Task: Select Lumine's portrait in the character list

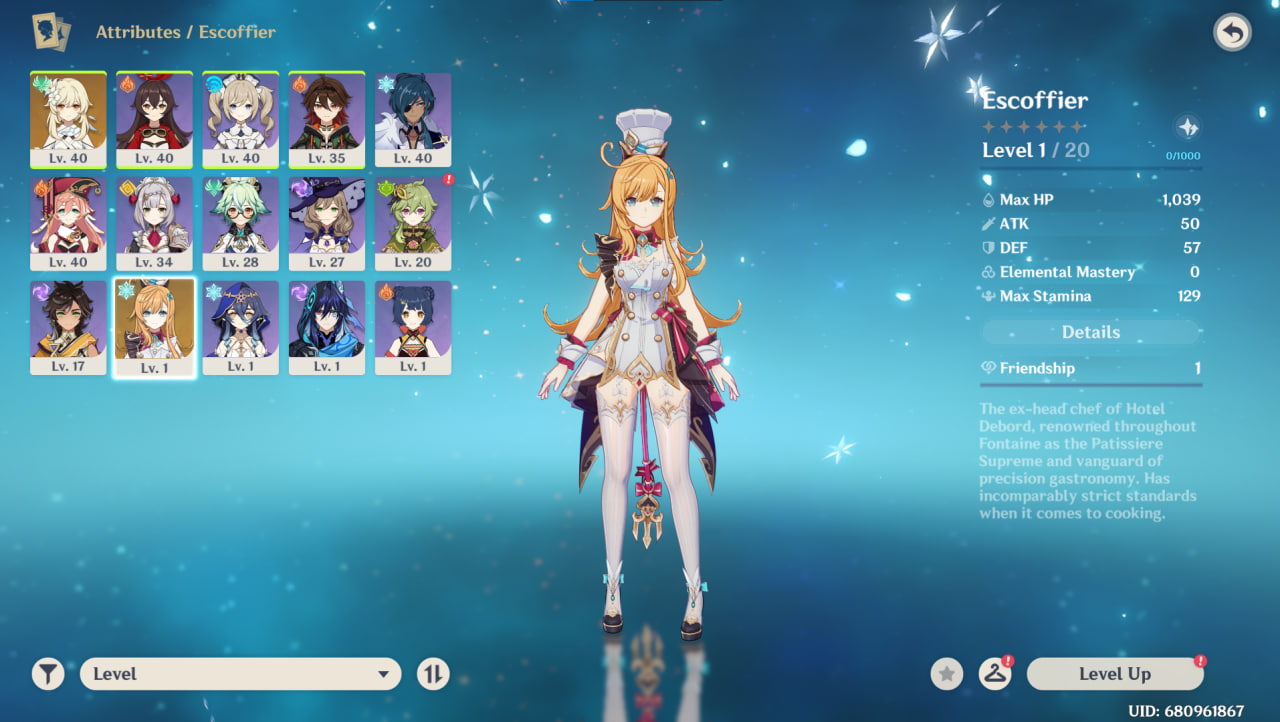Action: tap(68, 119)
